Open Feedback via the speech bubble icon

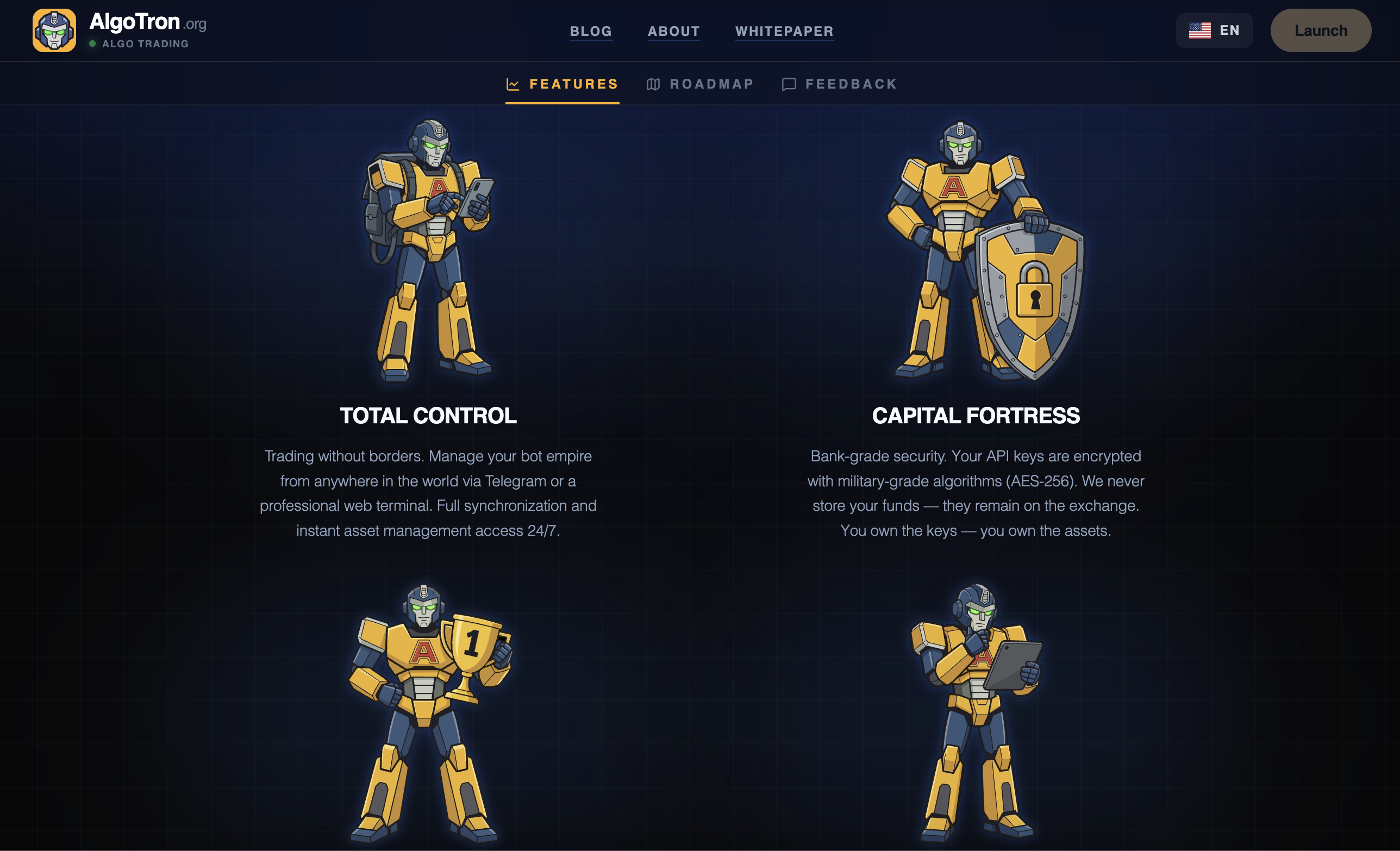coord(789,84)
